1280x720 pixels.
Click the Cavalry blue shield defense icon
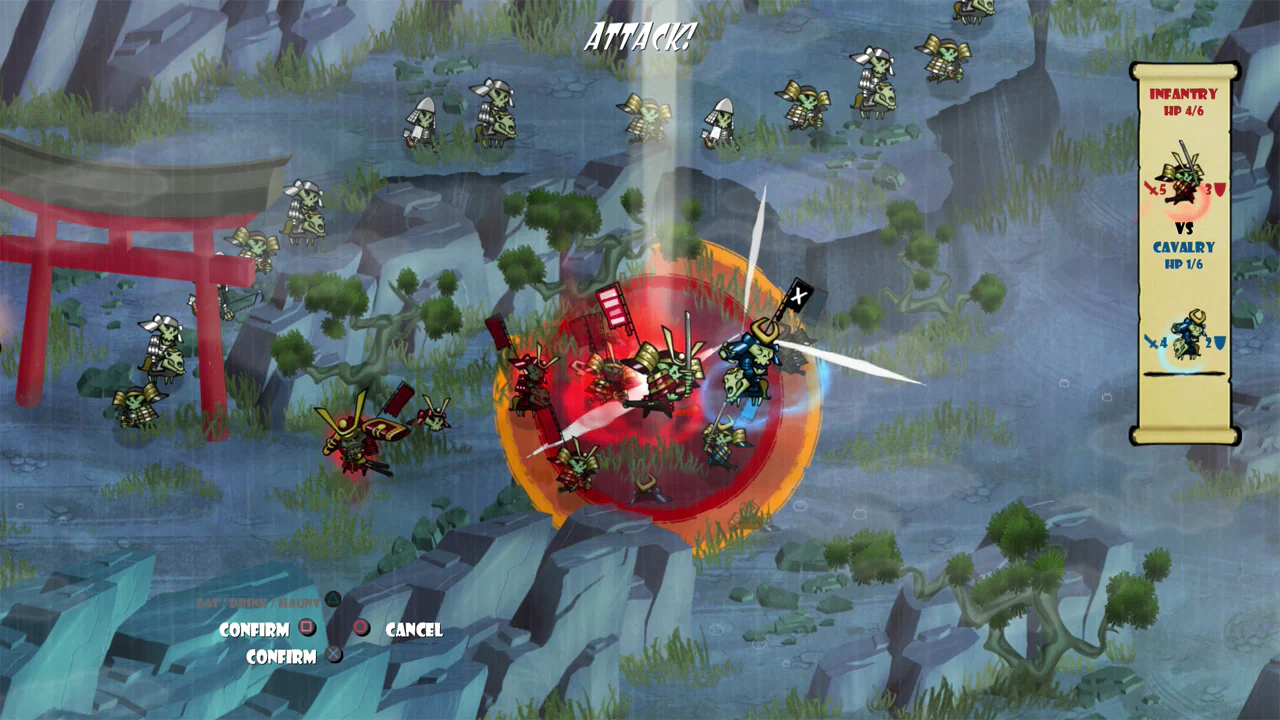point(1218,342)
